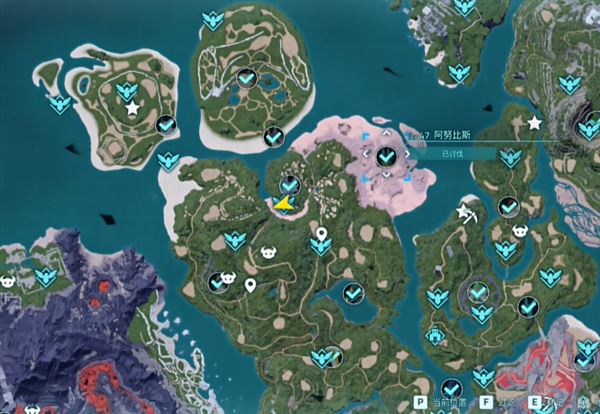Select the Anubis boss marker on pink island
The image size is (600, 414).
[x=386, y=156]
